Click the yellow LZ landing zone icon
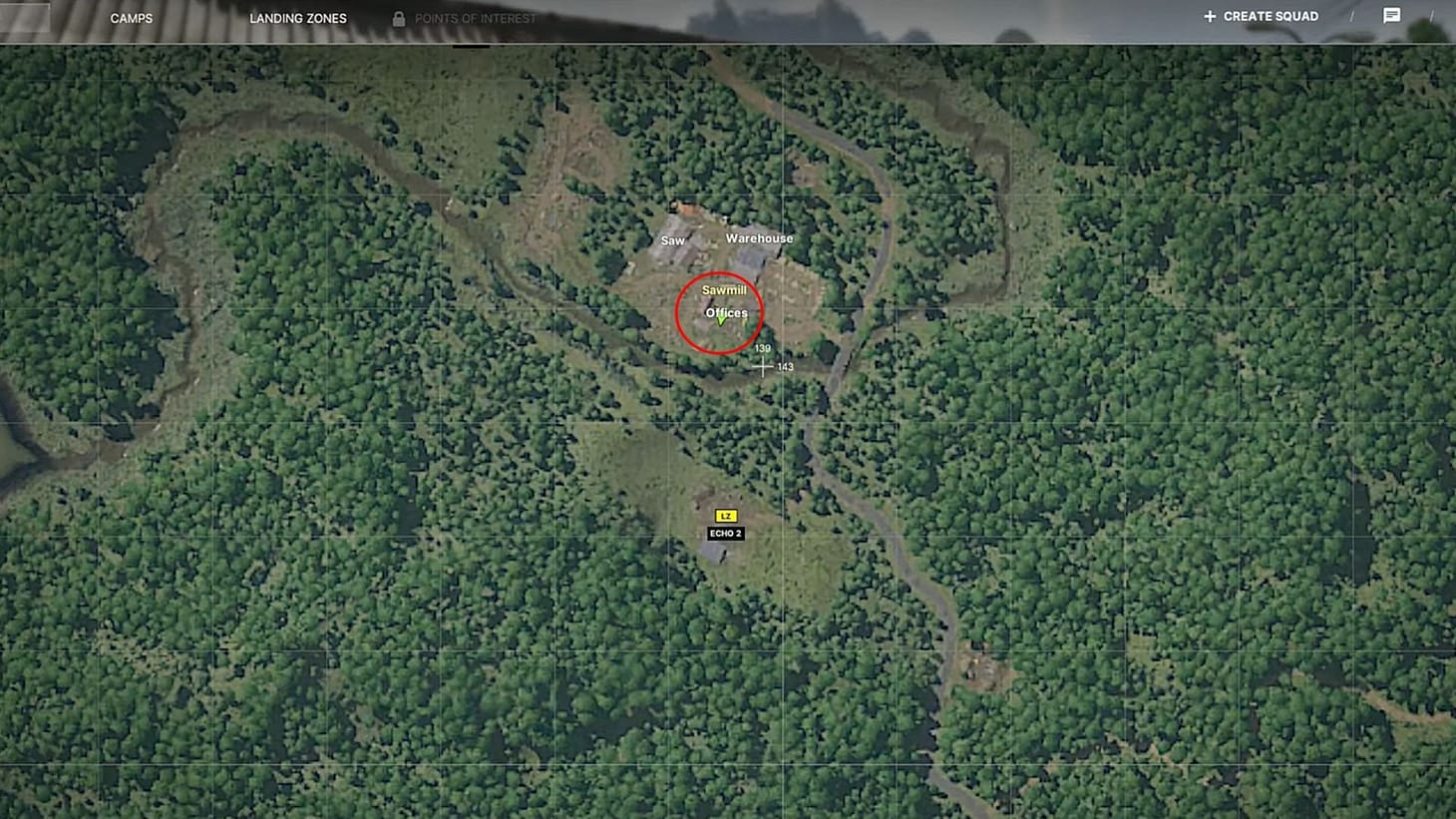 coord(726,516)
